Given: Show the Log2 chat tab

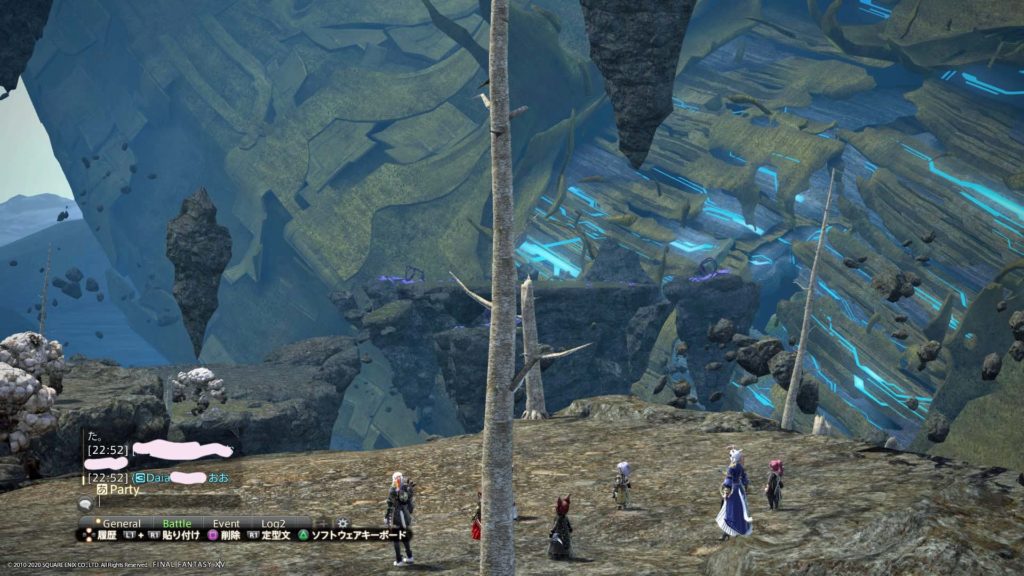Looking at the screenshot, I should pos(273,522).
